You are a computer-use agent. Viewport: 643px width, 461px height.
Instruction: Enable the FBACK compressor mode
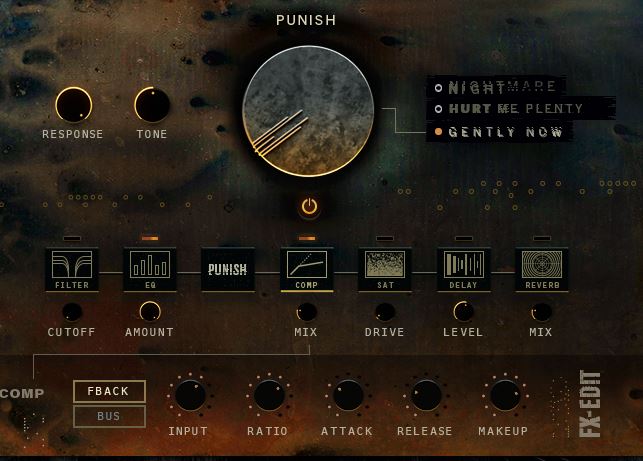click(x=109, y=391)
